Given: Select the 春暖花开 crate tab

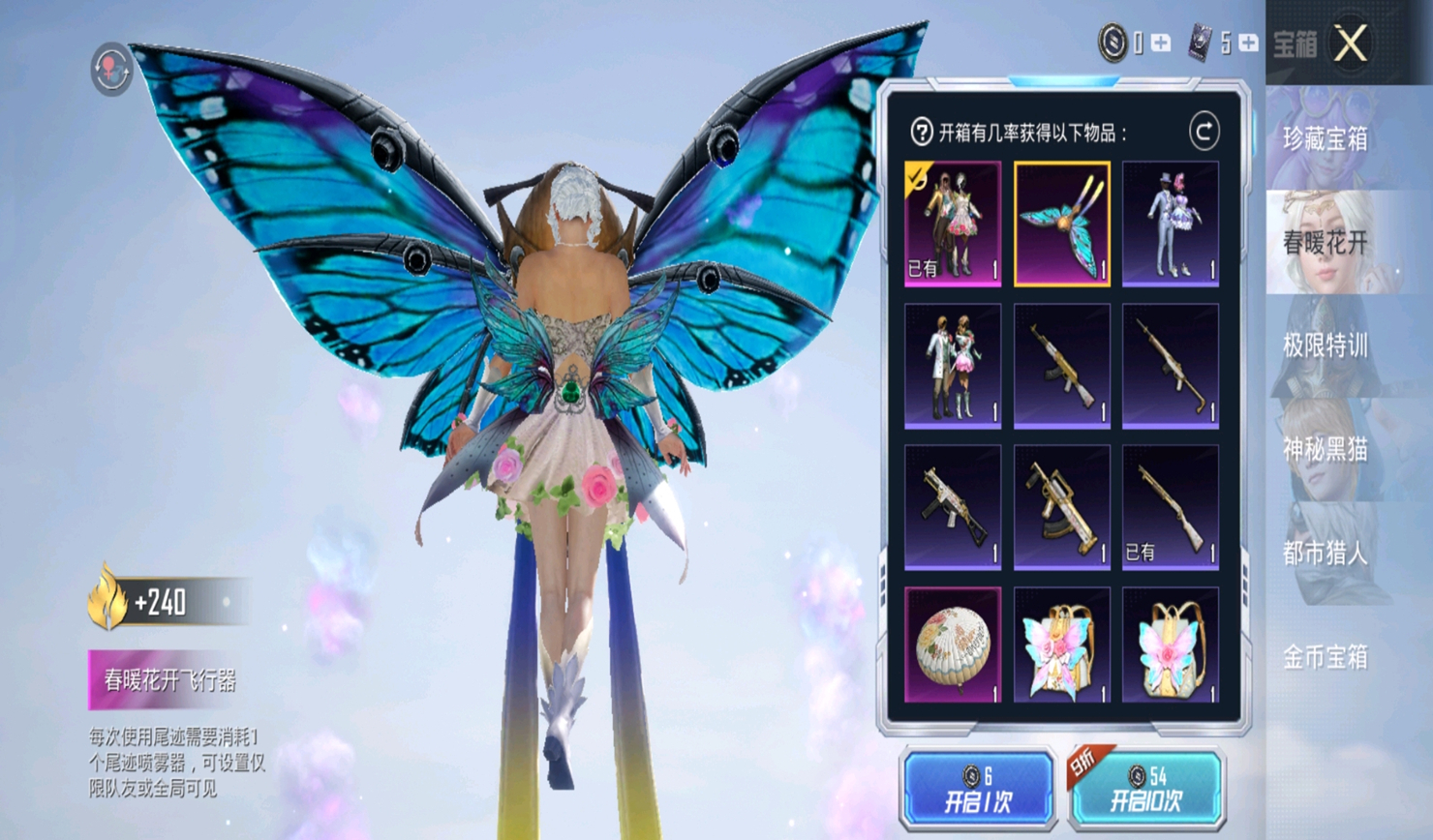Looking at the screenshot, I should point(1326,243).
